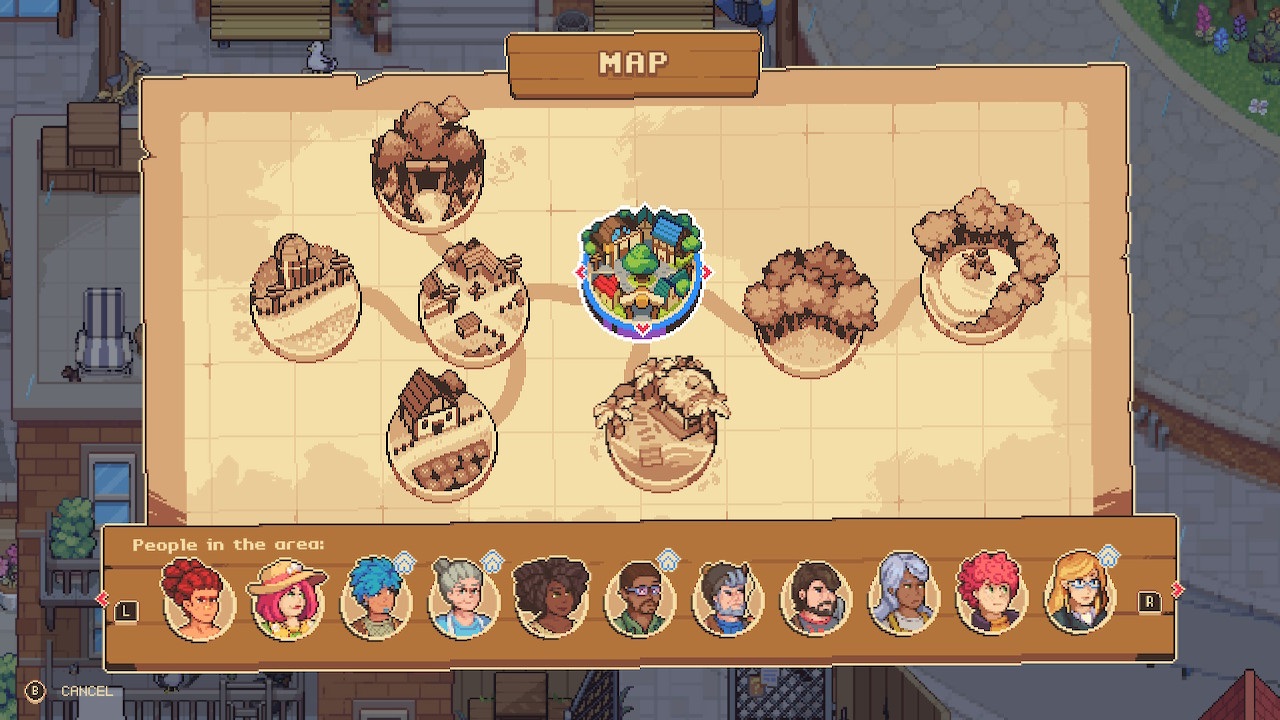Pick the brown-bearded man portrait
This screenshot has width=1280, height=720.
point(815,599)
